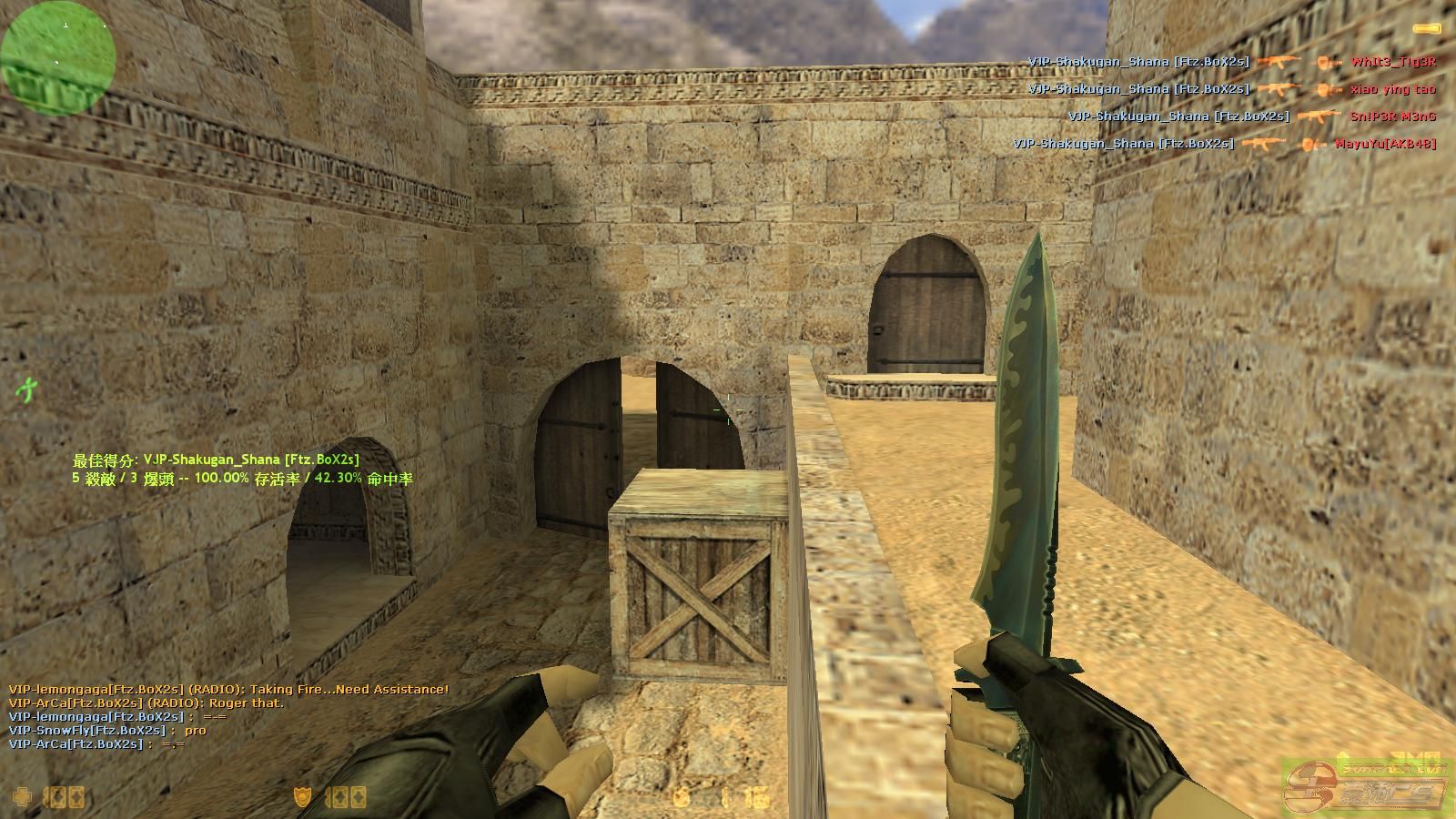This screenshot has width=1456, height=819.
Task: Click the armor shield icon
Action: tap(302, 797)
